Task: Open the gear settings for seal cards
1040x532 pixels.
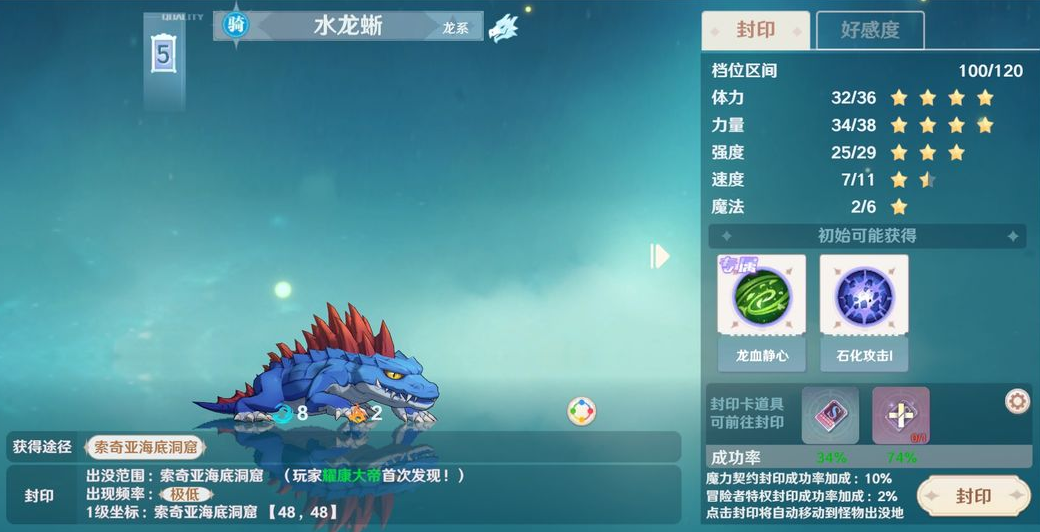Action: point(1017,402)
